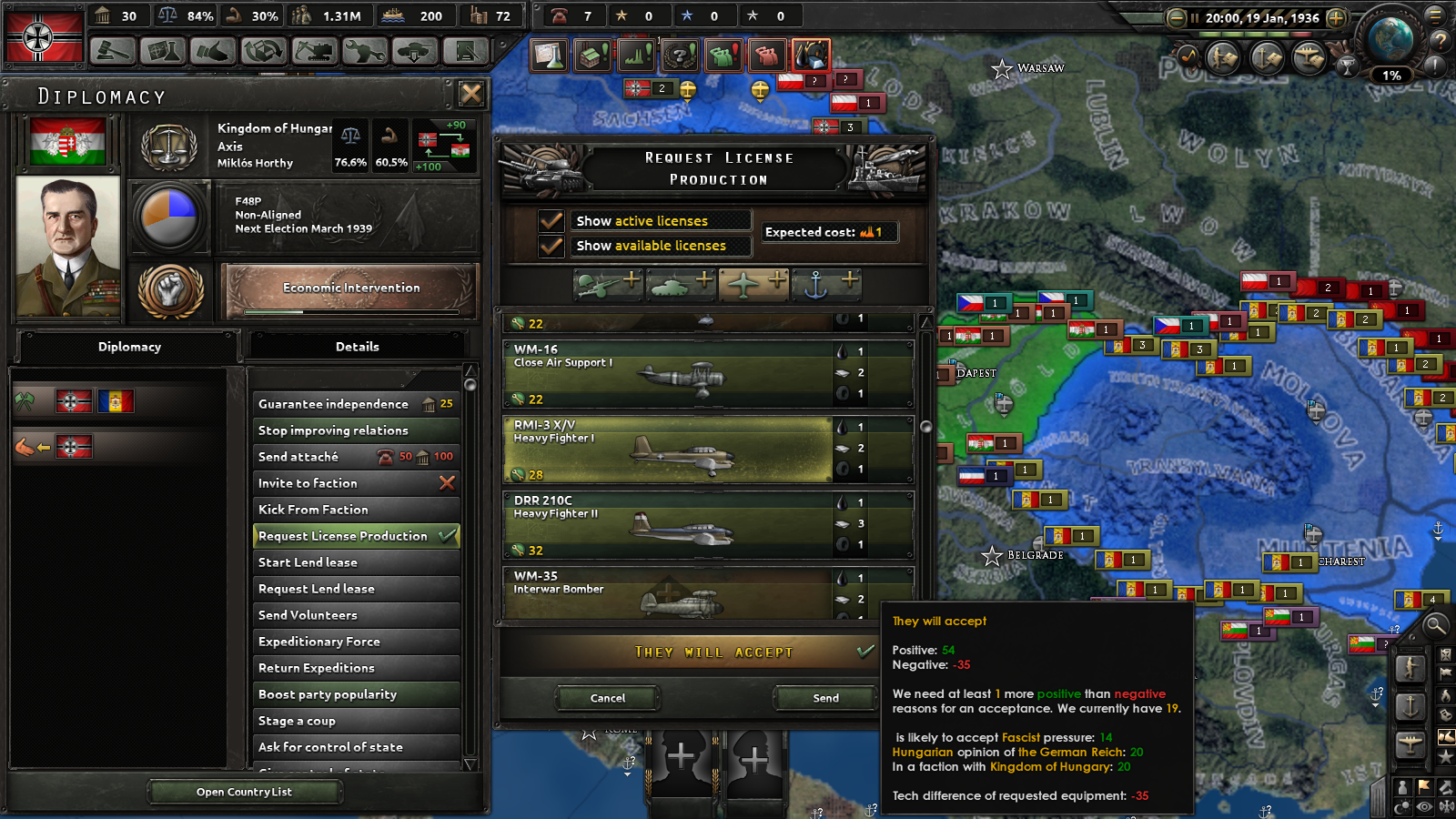Open the National Focus alert (question mark wreath)

pyautogui.click(x=679, y=55)
